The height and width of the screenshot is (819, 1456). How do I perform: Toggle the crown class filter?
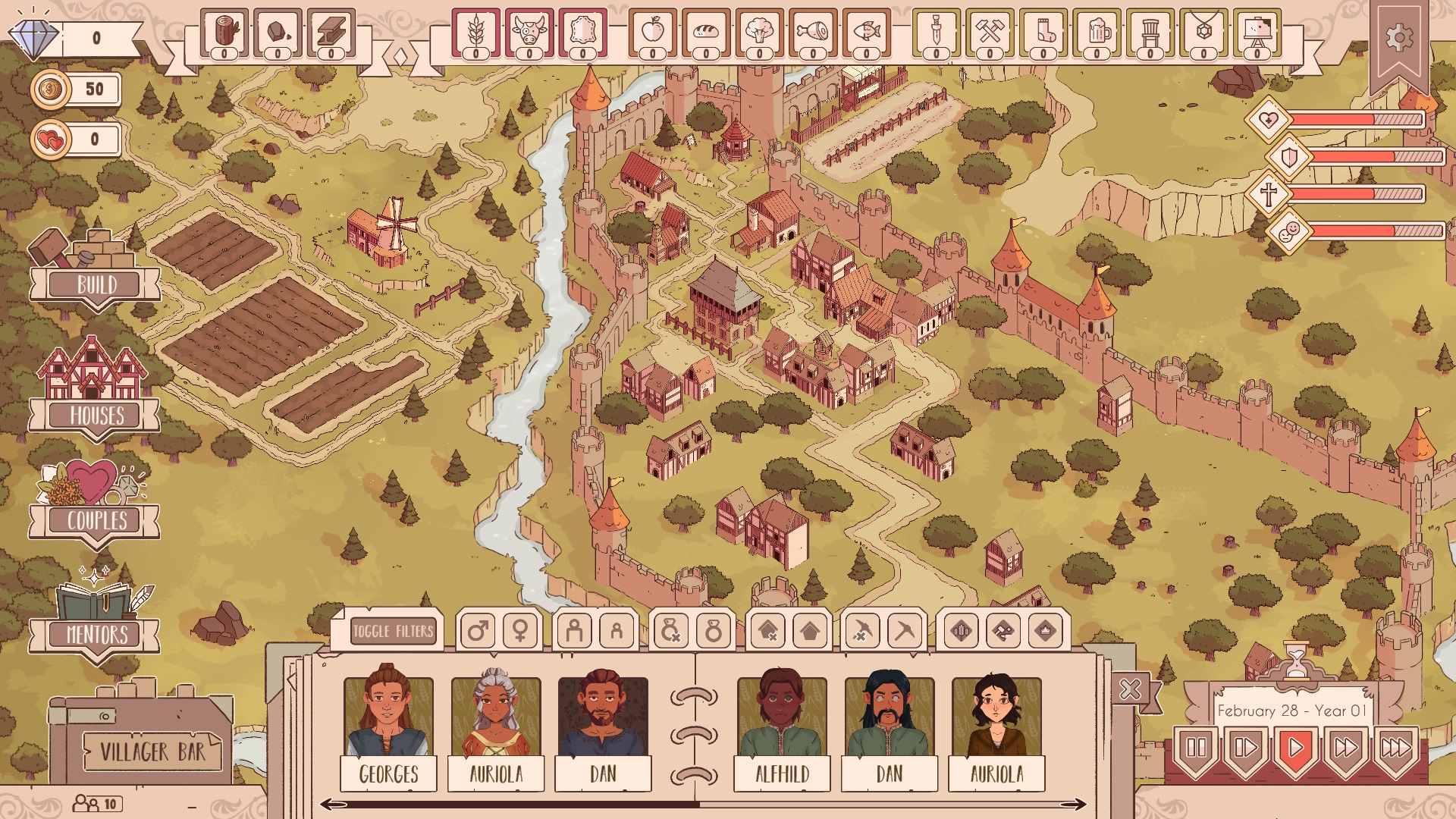point(1046,631)
